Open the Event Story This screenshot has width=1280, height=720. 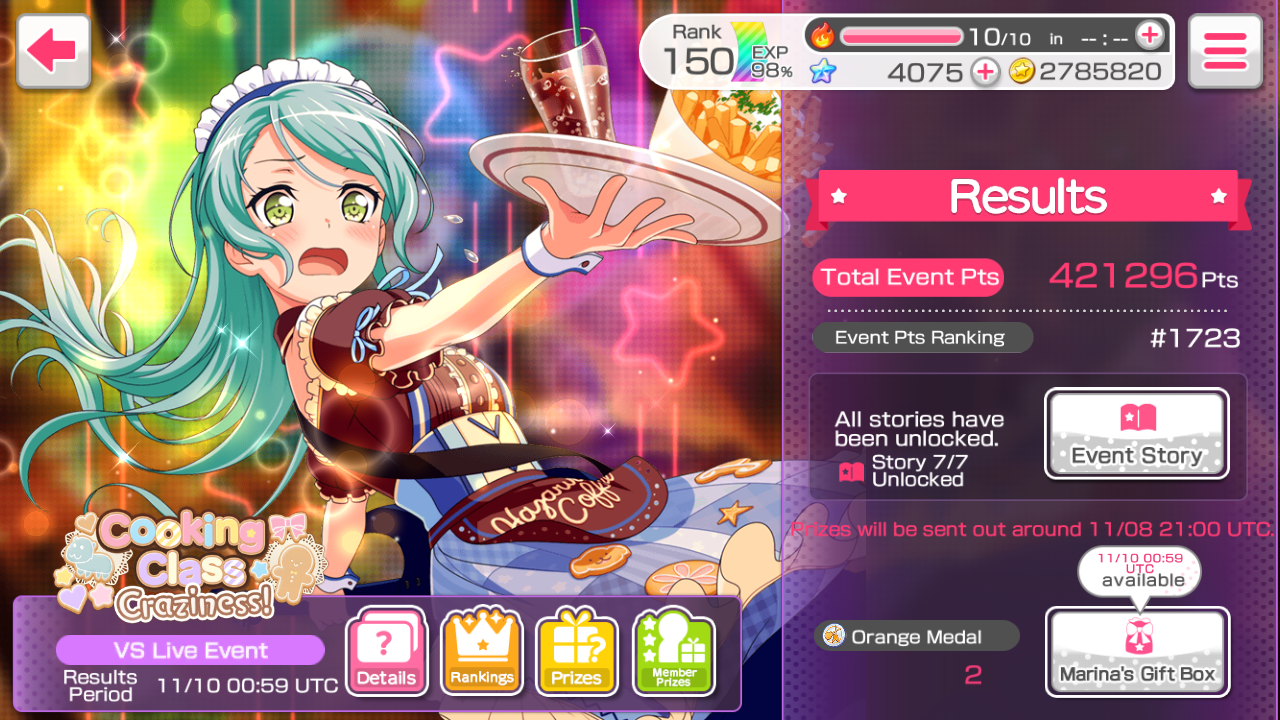coord(1137,434)
